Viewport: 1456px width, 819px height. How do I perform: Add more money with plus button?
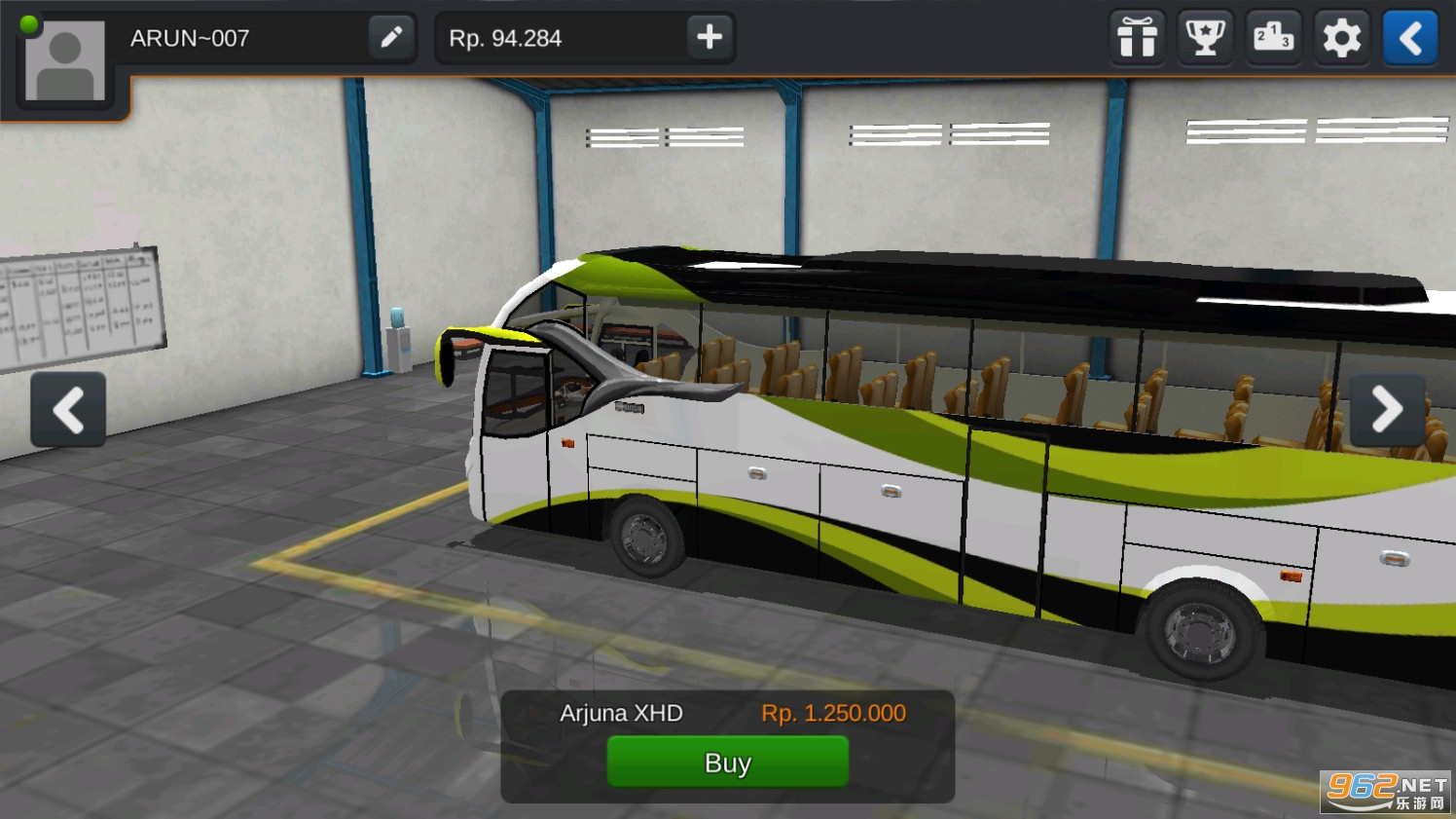click(710, 38)
